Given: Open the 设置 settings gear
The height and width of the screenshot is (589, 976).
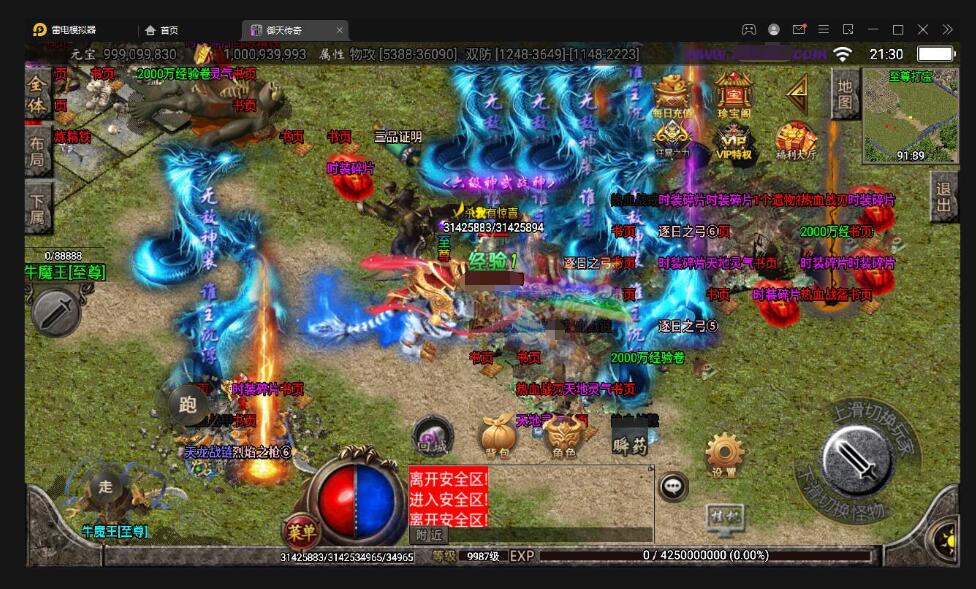Looking at the screenshot, I should (x=724, y=455).
